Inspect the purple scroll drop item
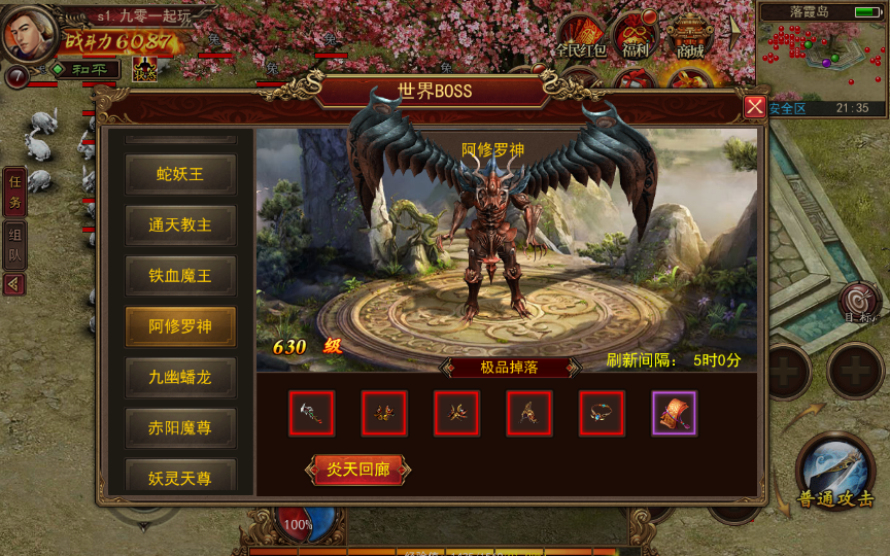This screenshot has width=890, height=556. point(674,413)
